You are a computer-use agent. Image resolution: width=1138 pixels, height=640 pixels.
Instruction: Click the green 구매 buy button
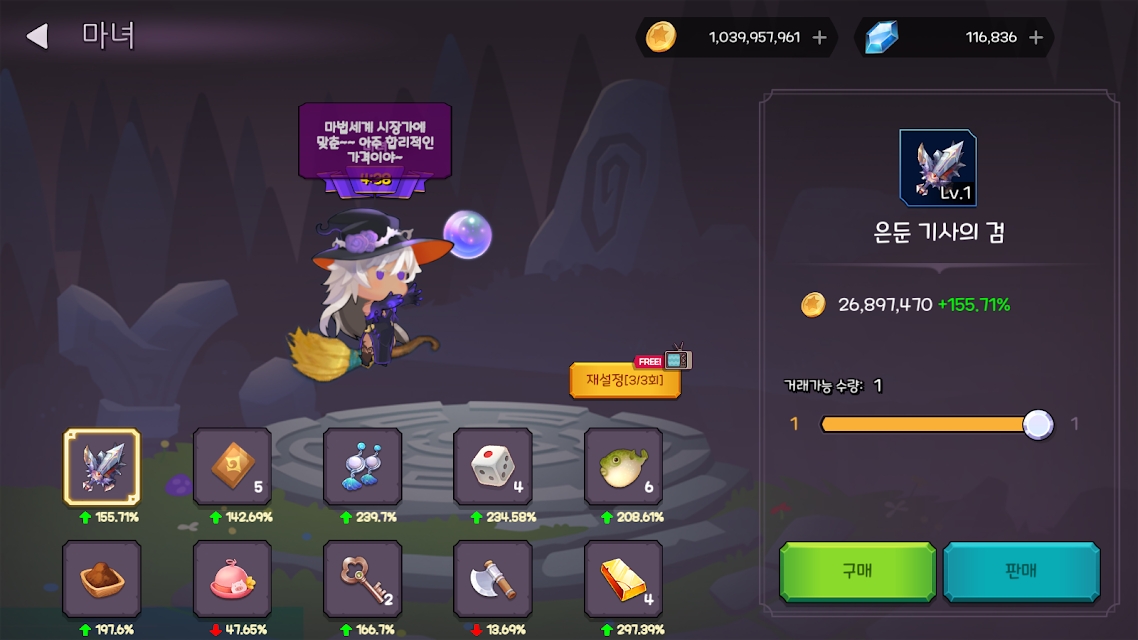(857, 571)
